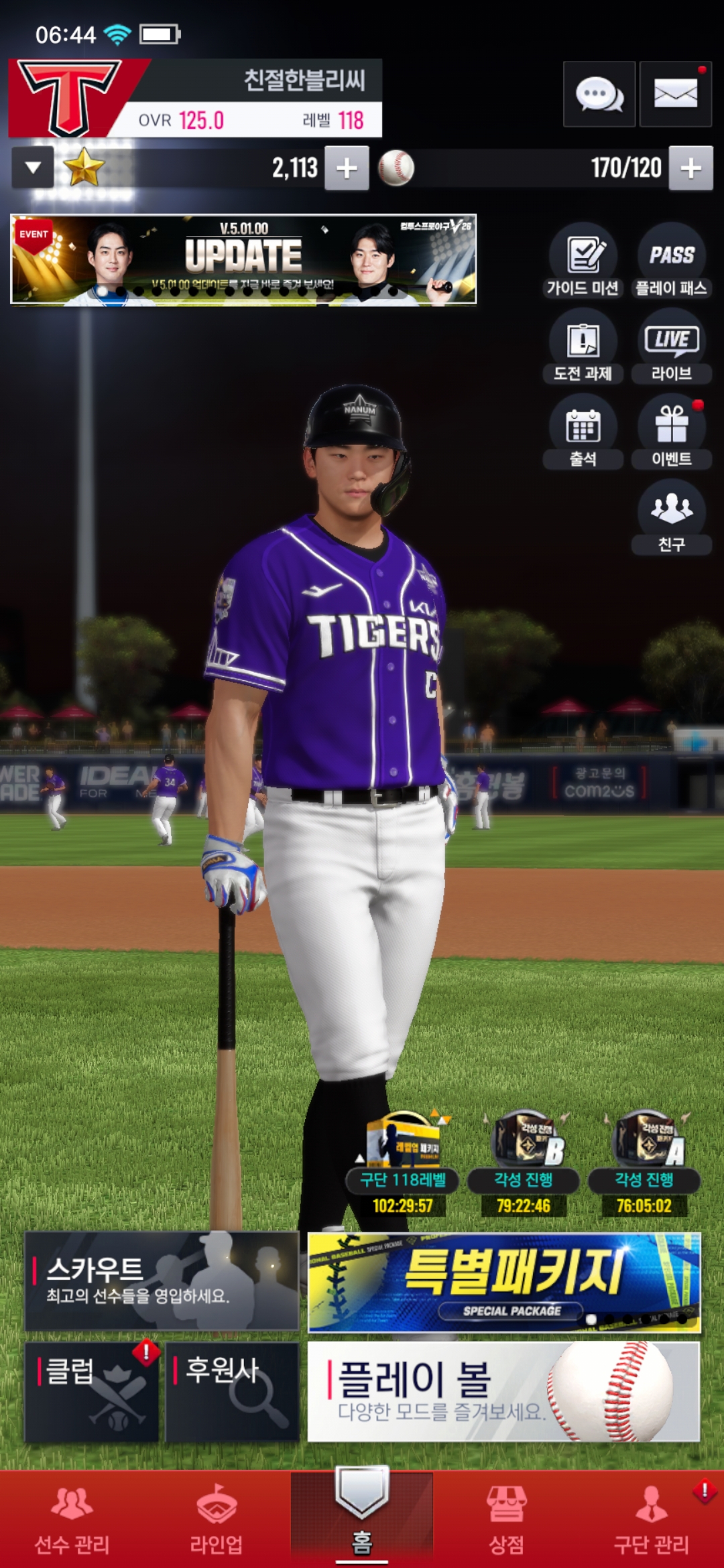Viewport: 724px width, 1568px height.
Task: Open the V.5.01.00 UPDATE event banner
Action: pyautogui.click(x=243, y=259)
